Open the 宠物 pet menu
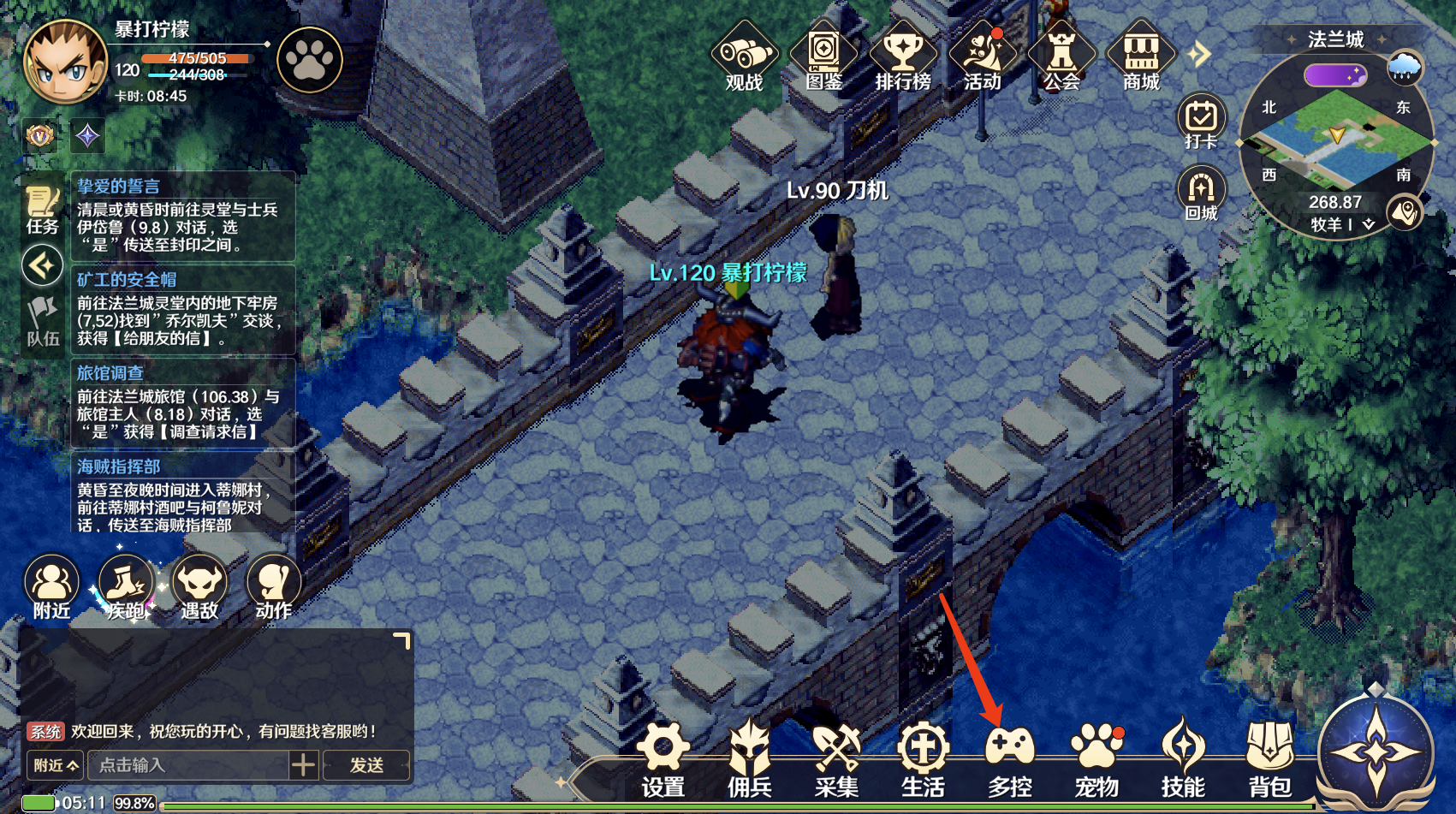The height and width of the screenshot is (814, 1456). point(1096,758)
